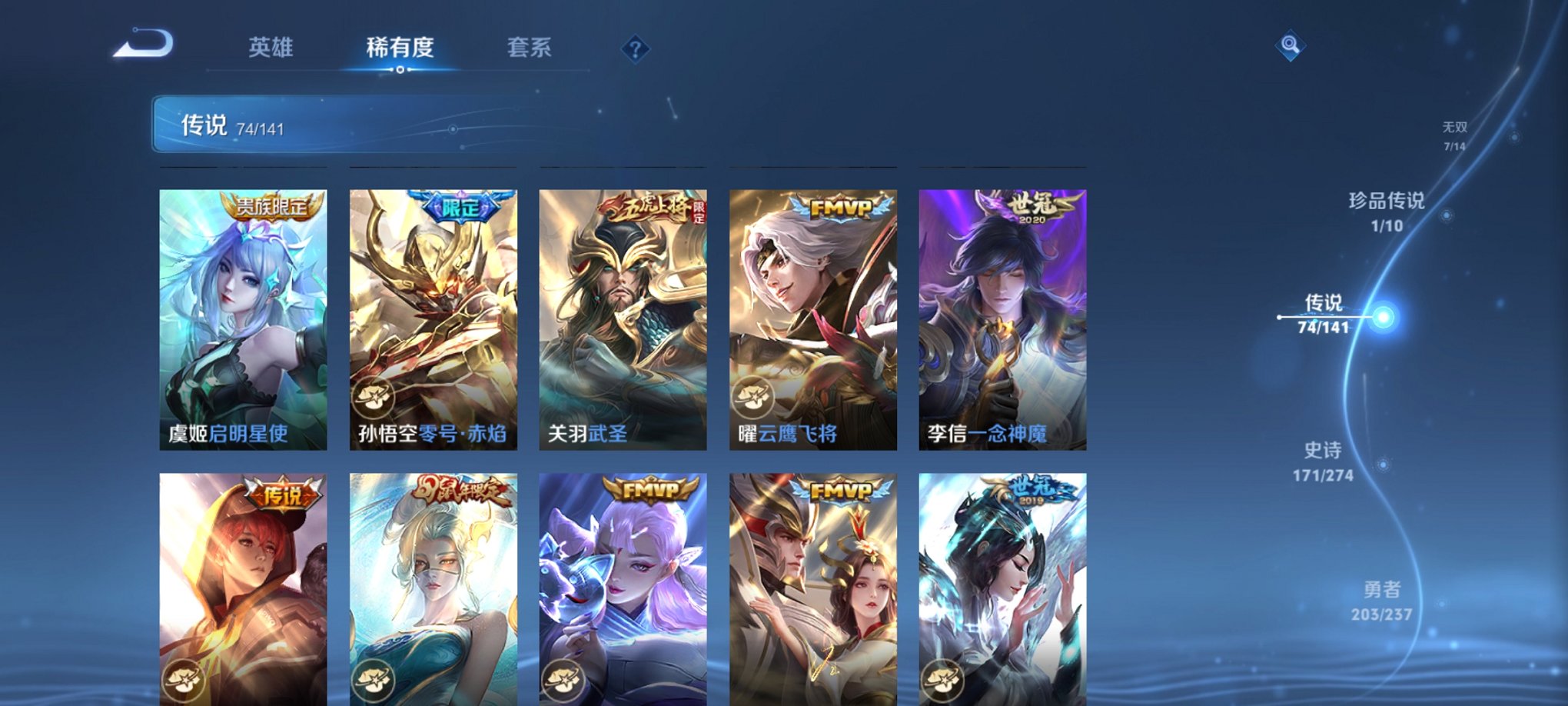This screenshot has width=1568, height=706.
Task: Open the search magnifier icon
Action: 1291,45
